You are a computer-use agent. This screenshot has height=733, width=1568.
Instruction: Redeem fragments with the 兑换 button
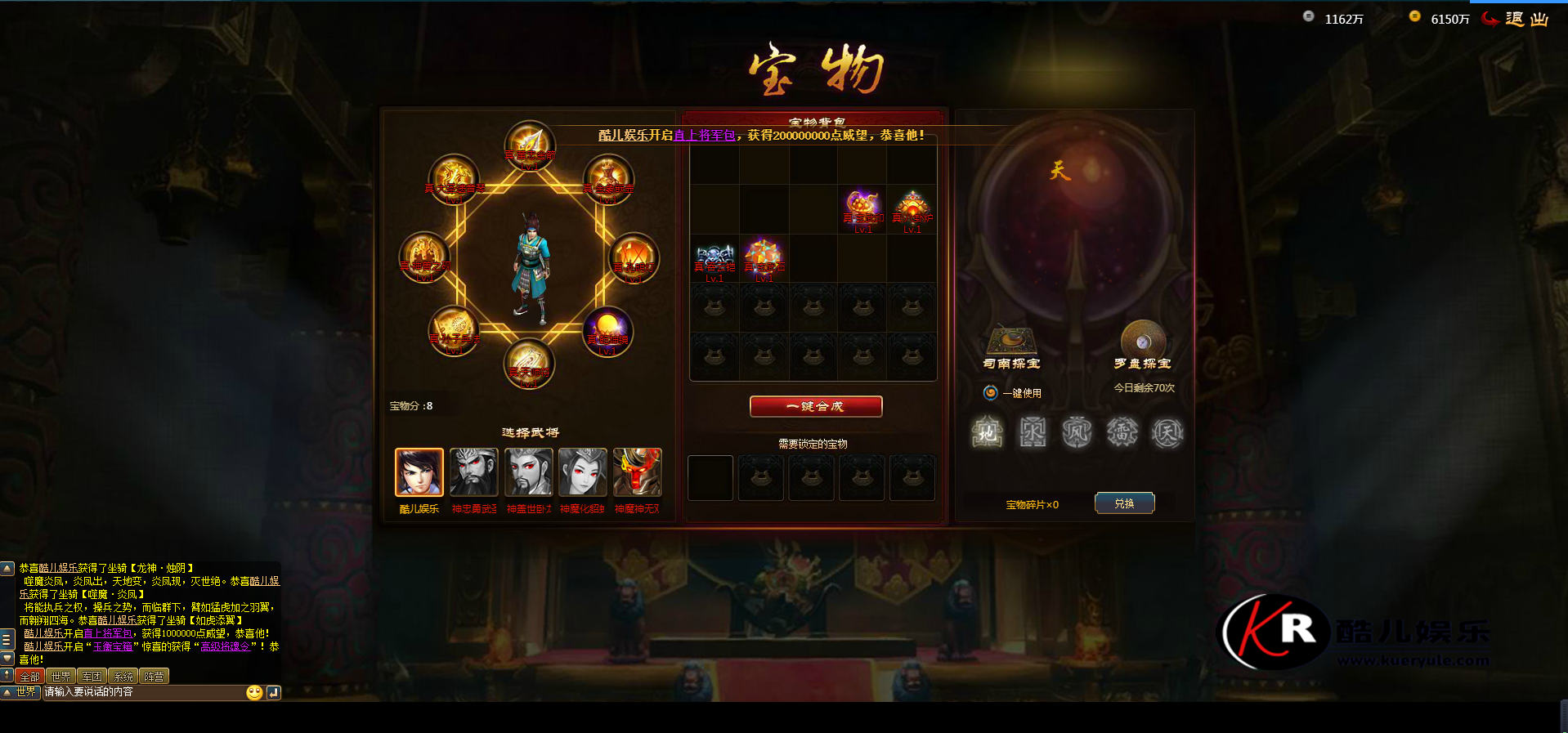pos(1124,503)
